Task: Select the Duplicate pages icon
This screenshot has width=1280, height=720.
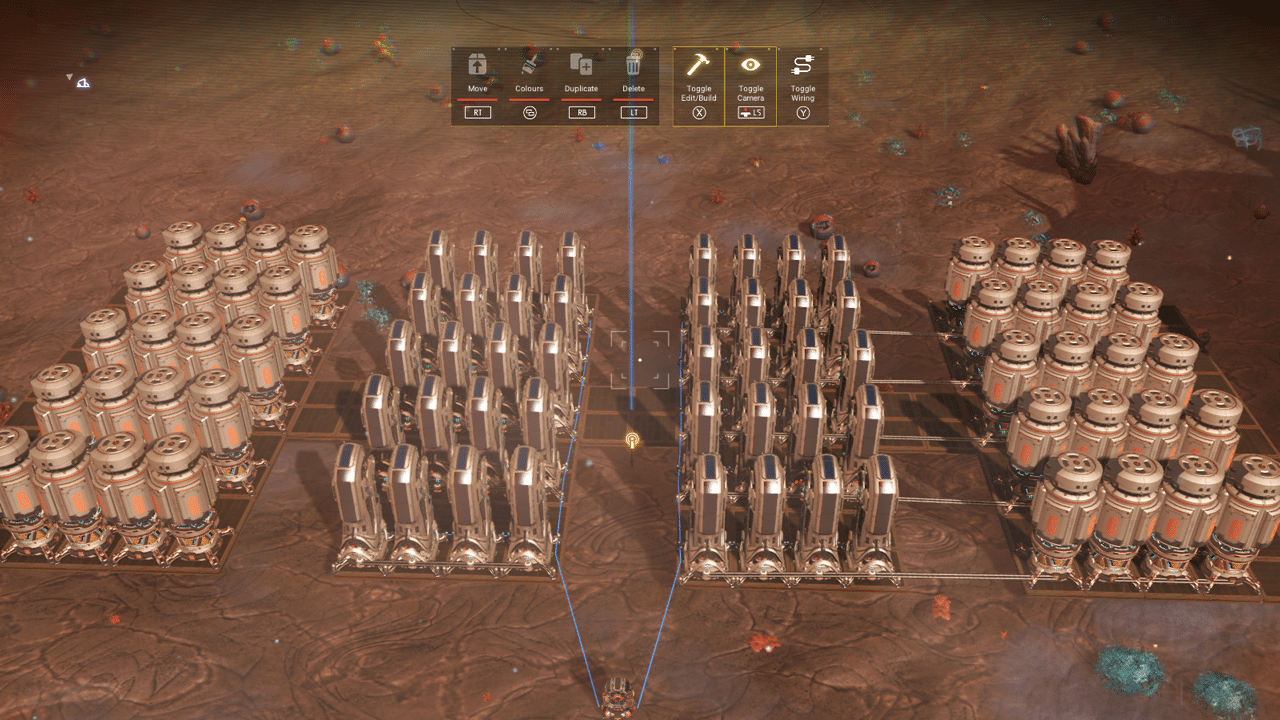Action: pos(583,66)
